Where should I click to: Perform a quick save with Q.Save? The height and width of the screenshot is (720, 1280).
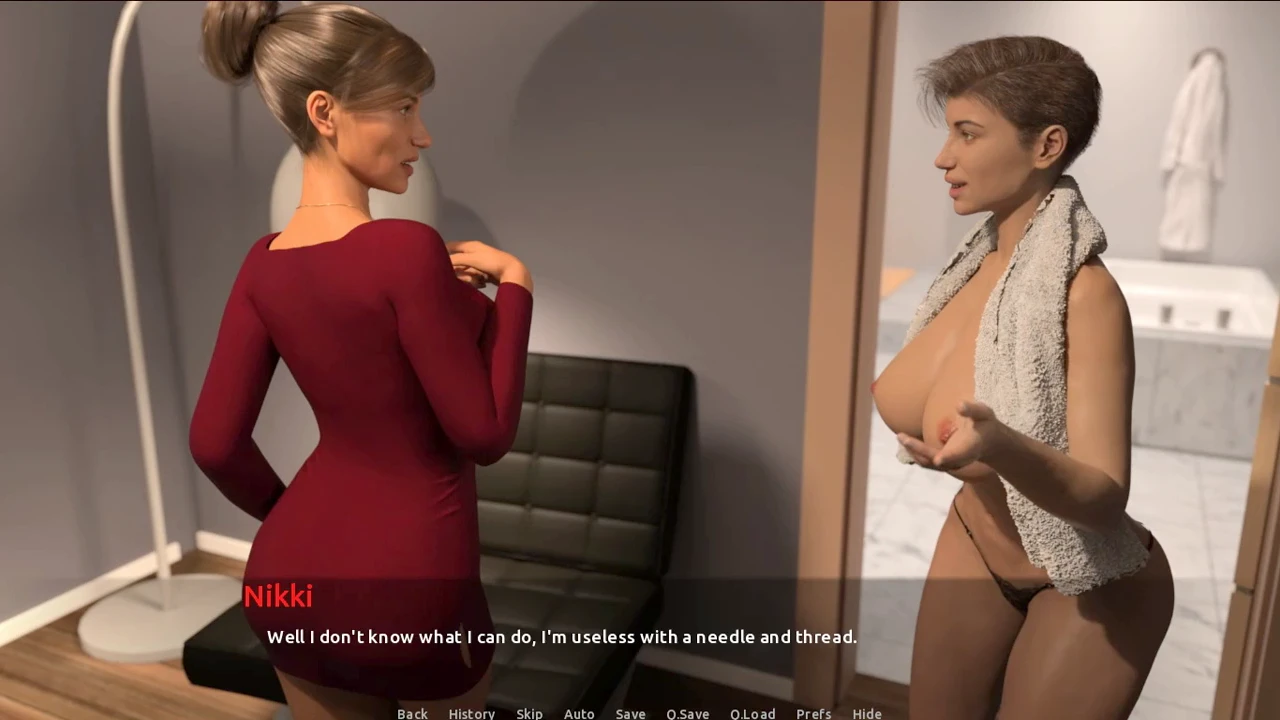click(687, 713)
